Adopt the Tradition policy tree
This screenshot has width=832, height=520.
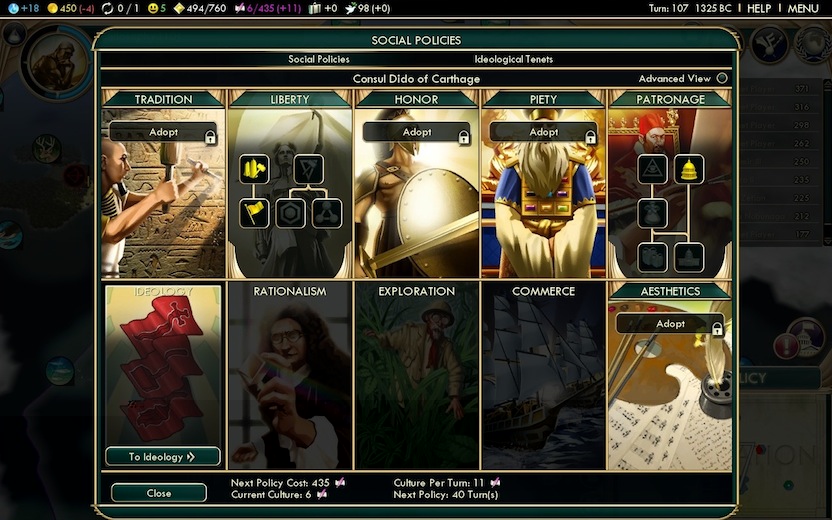click(163, 132)
